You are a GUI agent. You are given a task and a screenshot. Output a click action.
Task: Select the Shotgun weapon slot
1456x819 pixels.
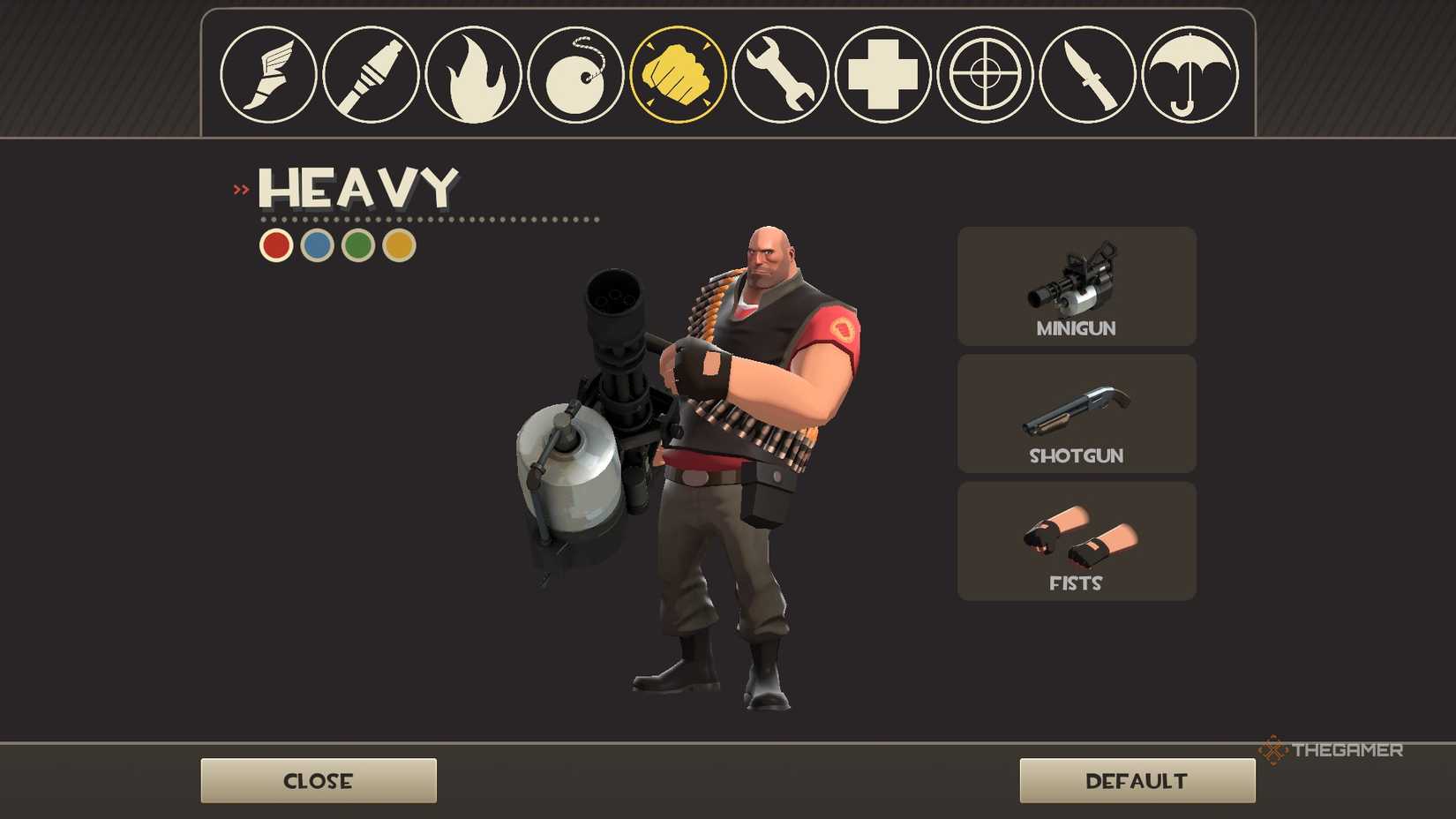[x=1076, y=413]
